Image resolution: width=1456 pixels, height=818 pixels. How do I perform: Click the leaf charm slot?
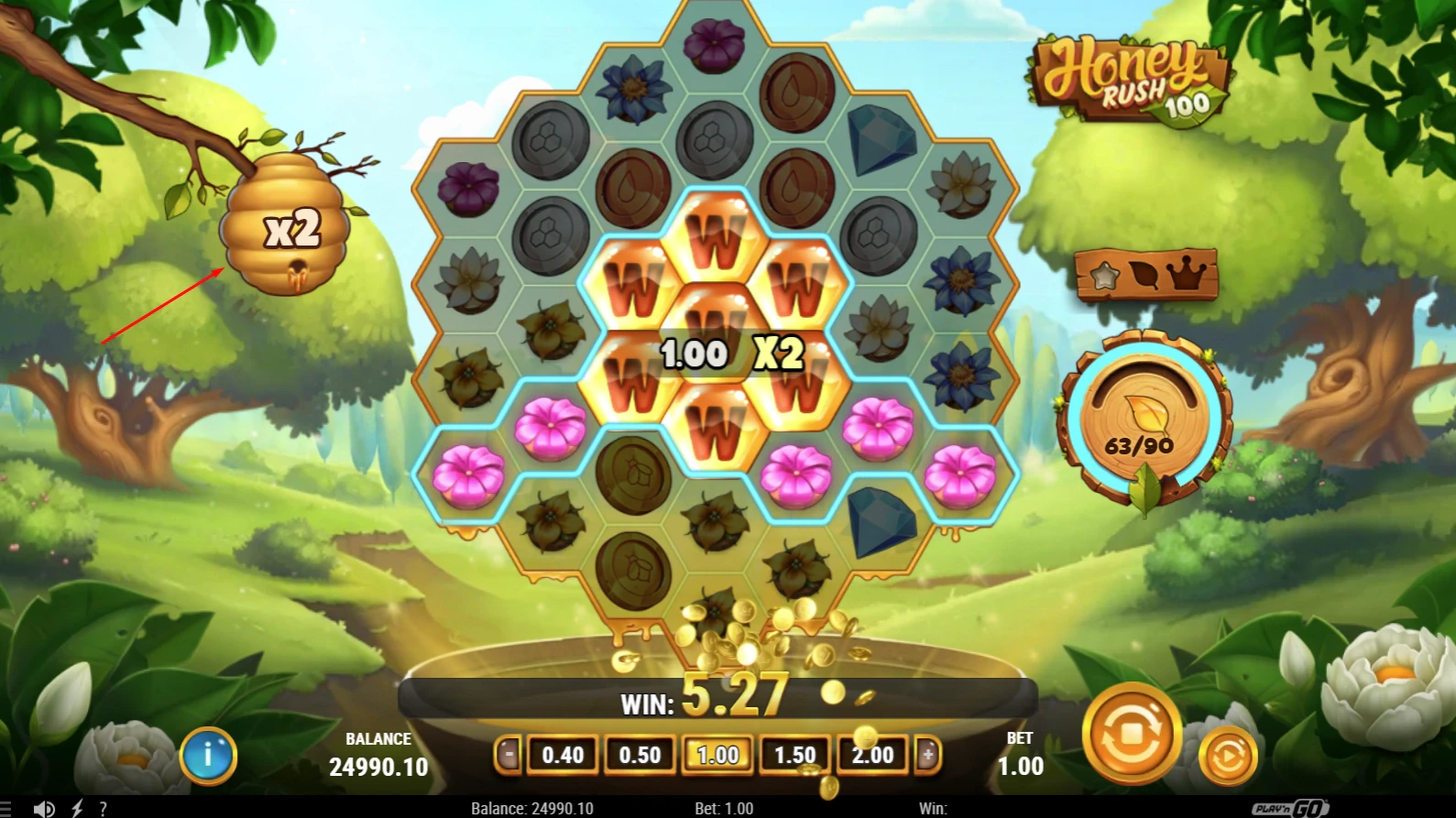1144,275
